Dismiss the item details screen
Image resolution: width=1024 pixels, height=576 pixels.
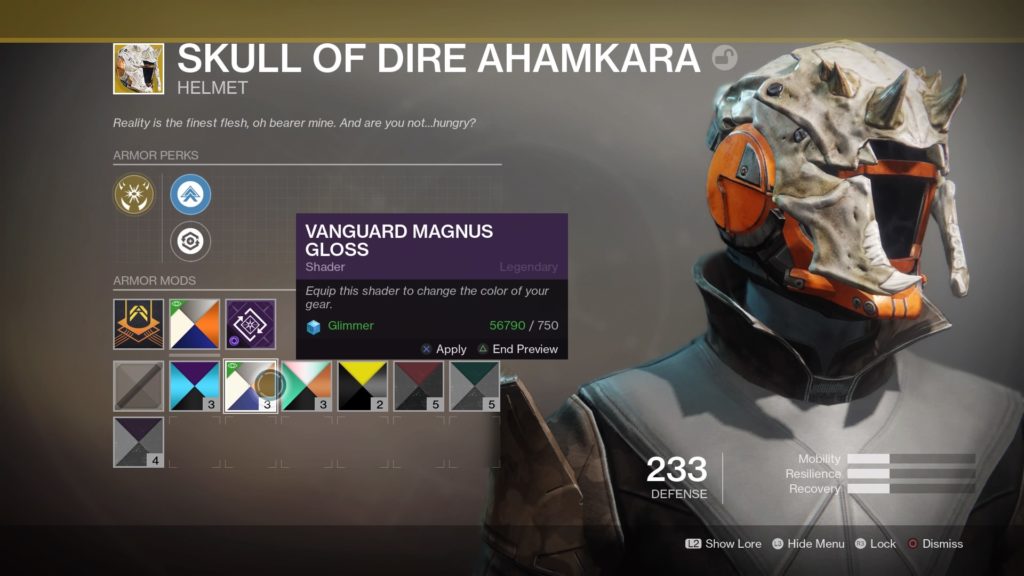click(x=935, y=544)
